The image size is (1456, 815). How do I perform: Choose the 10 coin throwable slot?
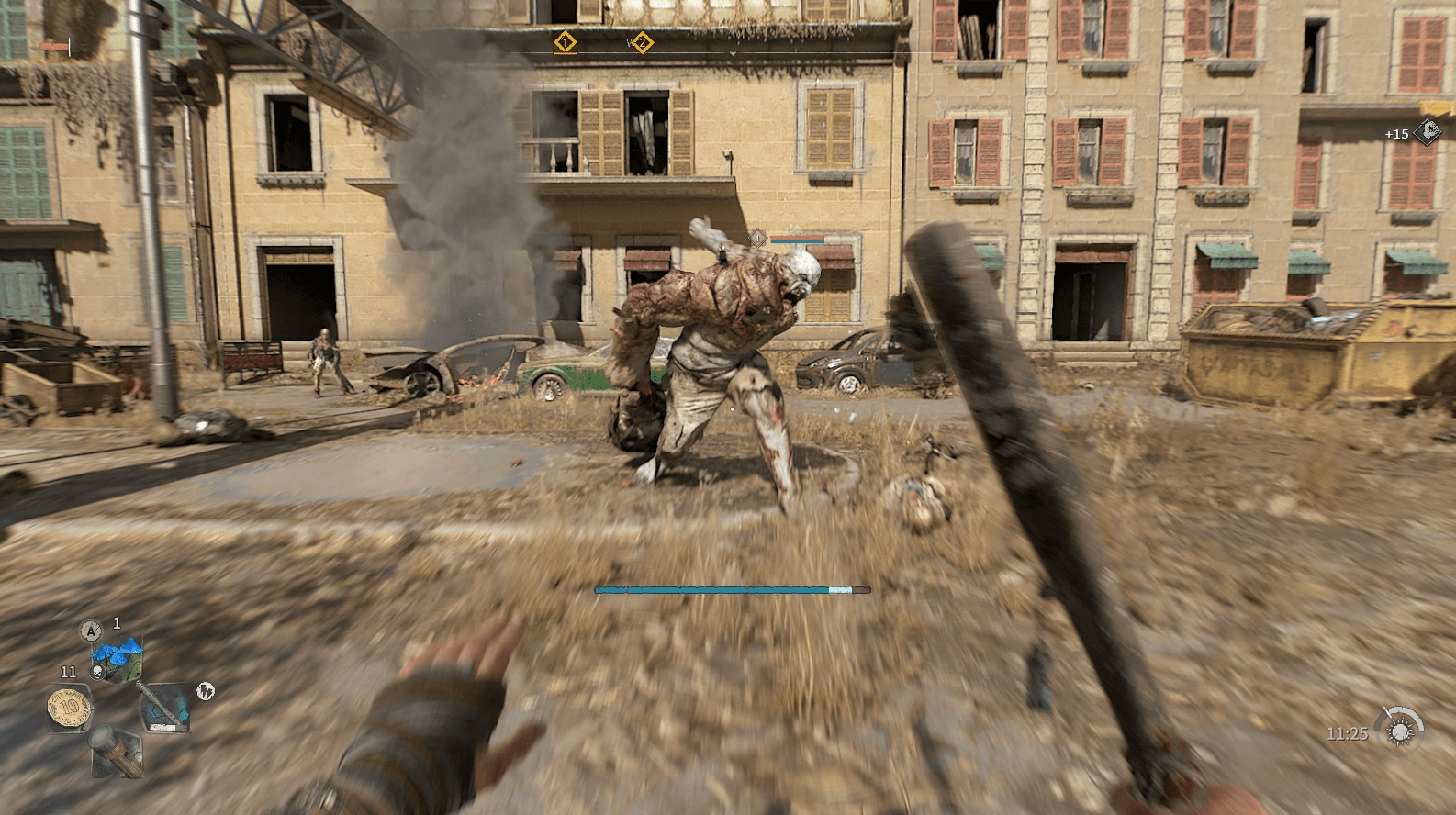click(68, 708)
